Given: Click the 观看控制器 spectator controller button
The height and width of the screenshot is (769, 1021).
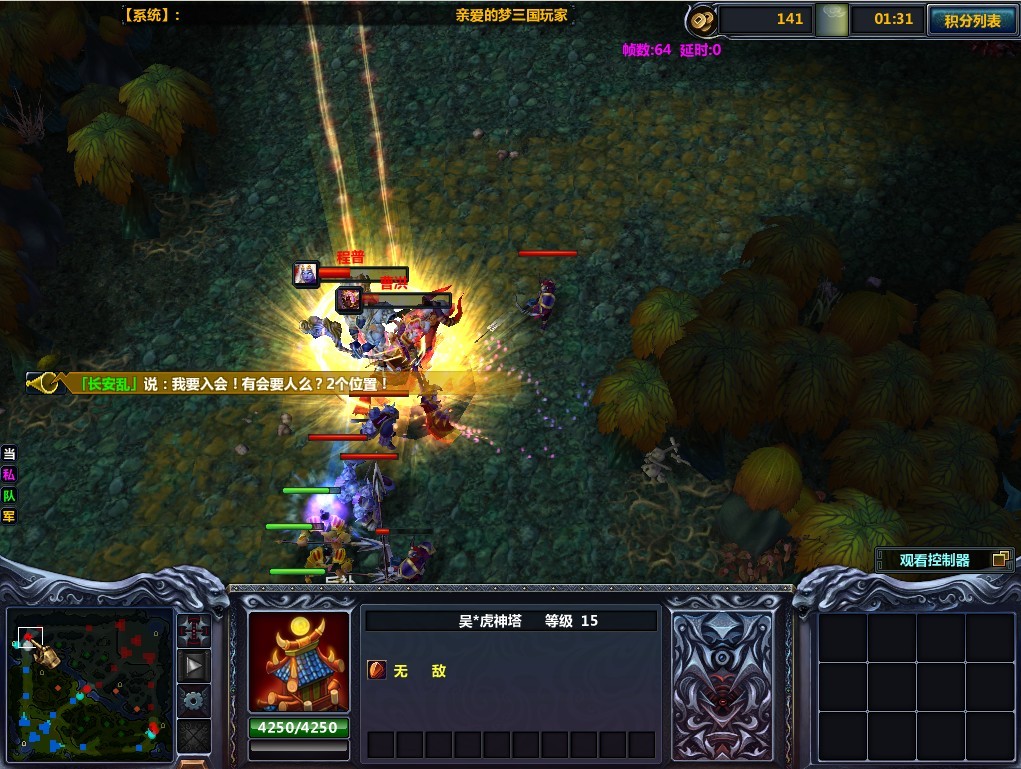Looking at the screenshot, I should click(x=944, y=560).
